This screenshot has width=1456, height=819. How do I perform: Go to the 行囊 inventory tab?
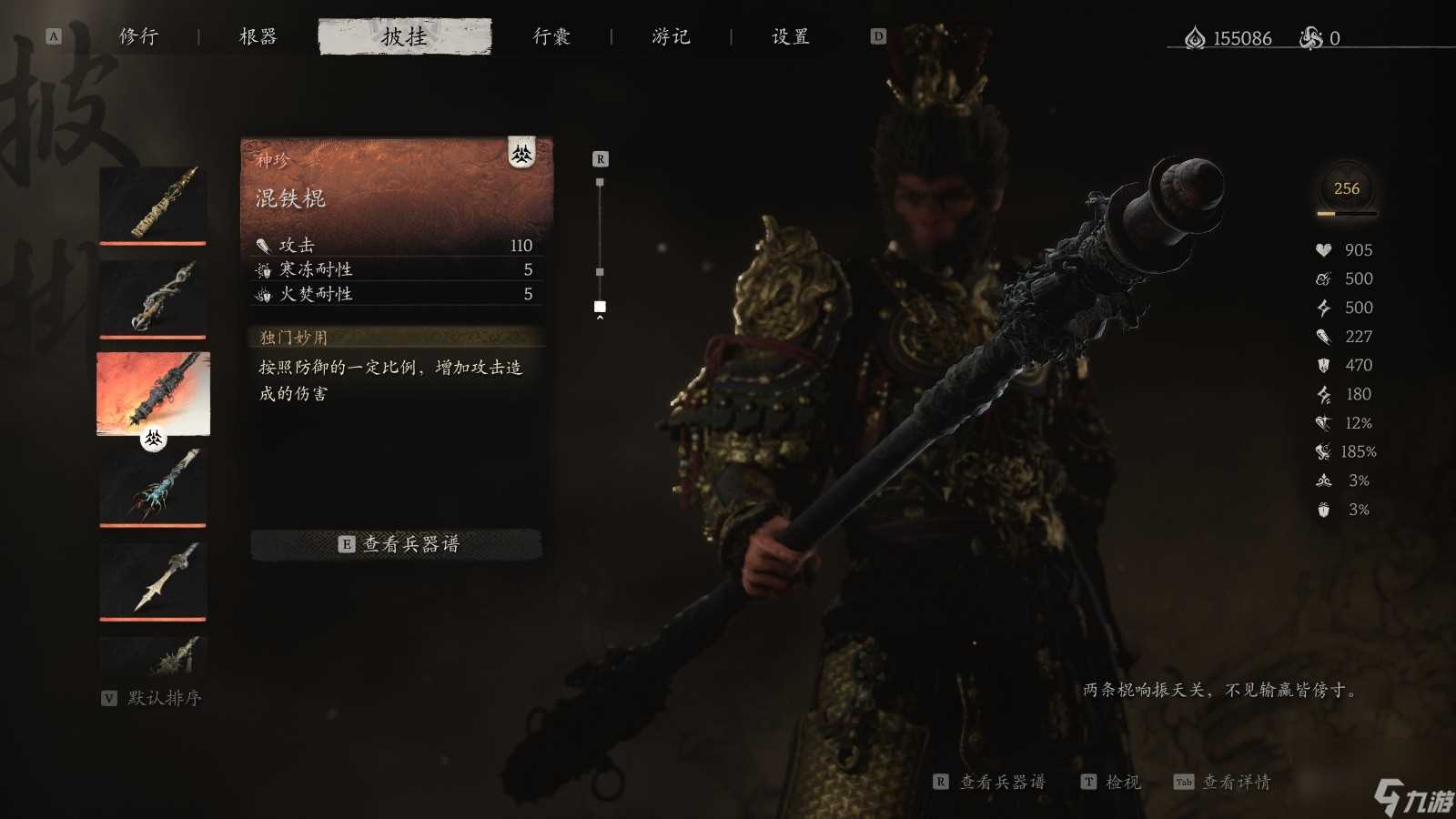551,36
